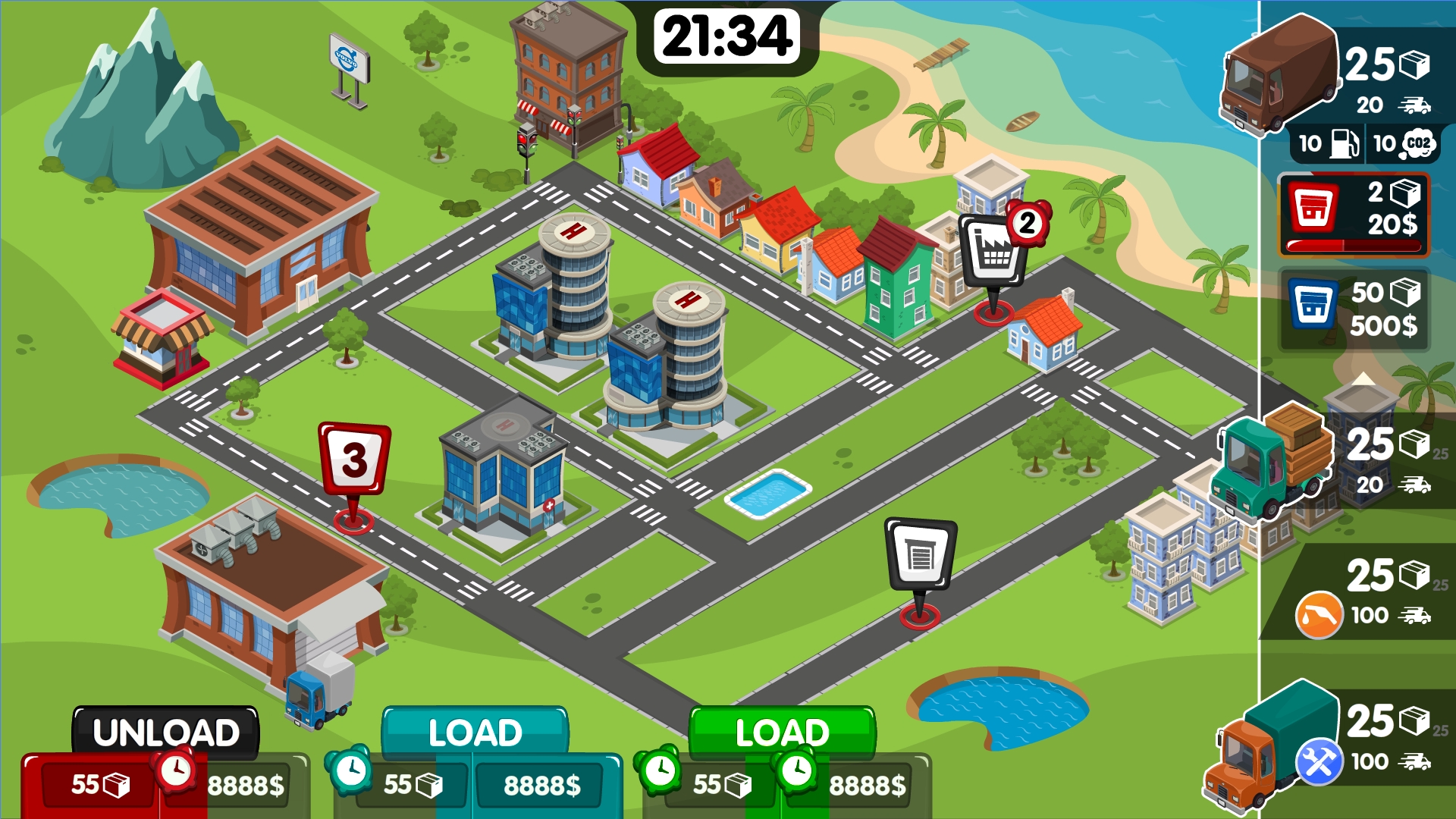Select the garage door map marker
This screenshot has height=819, width=1456.
pyautogui.click(x=920, y=555)
